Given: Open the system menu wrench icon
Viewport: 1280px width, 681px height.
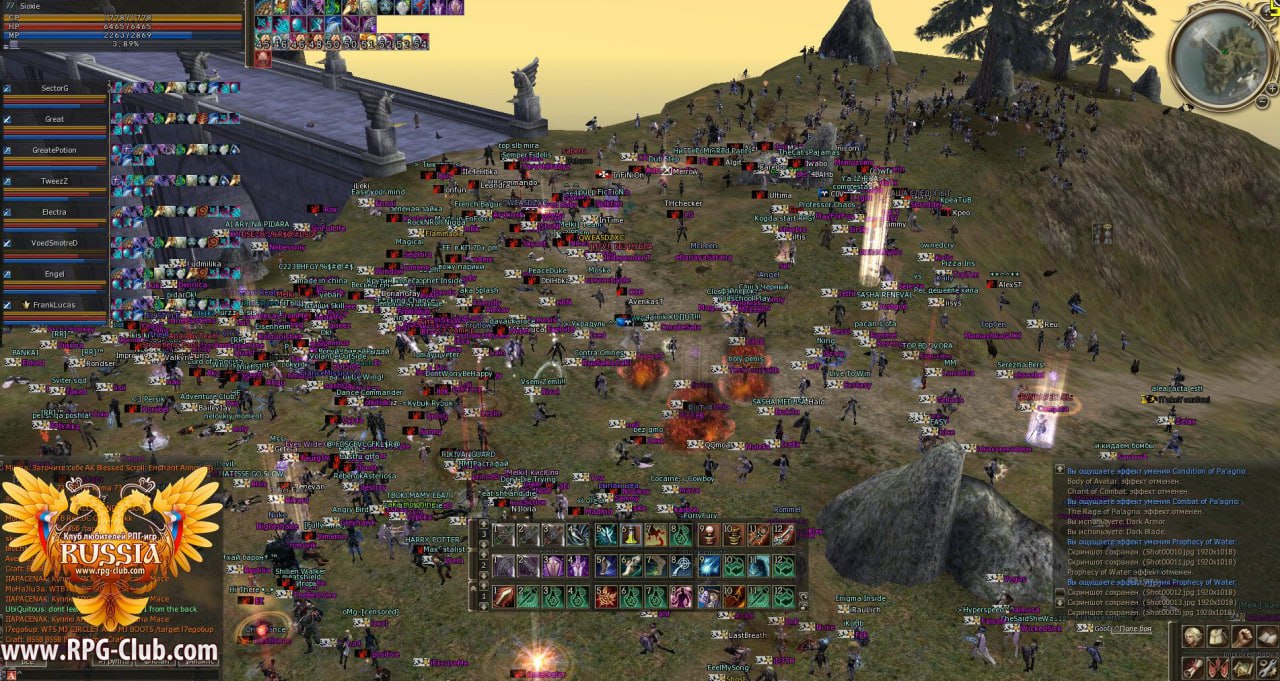Looking at the screenshot, I should tap(1267, 666).
